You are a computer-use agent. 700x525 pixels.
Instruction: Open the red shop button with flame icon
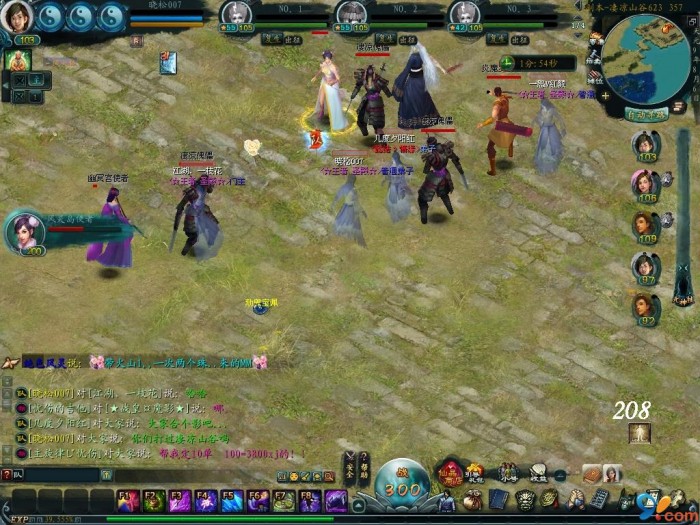click(x=451, y=473)
